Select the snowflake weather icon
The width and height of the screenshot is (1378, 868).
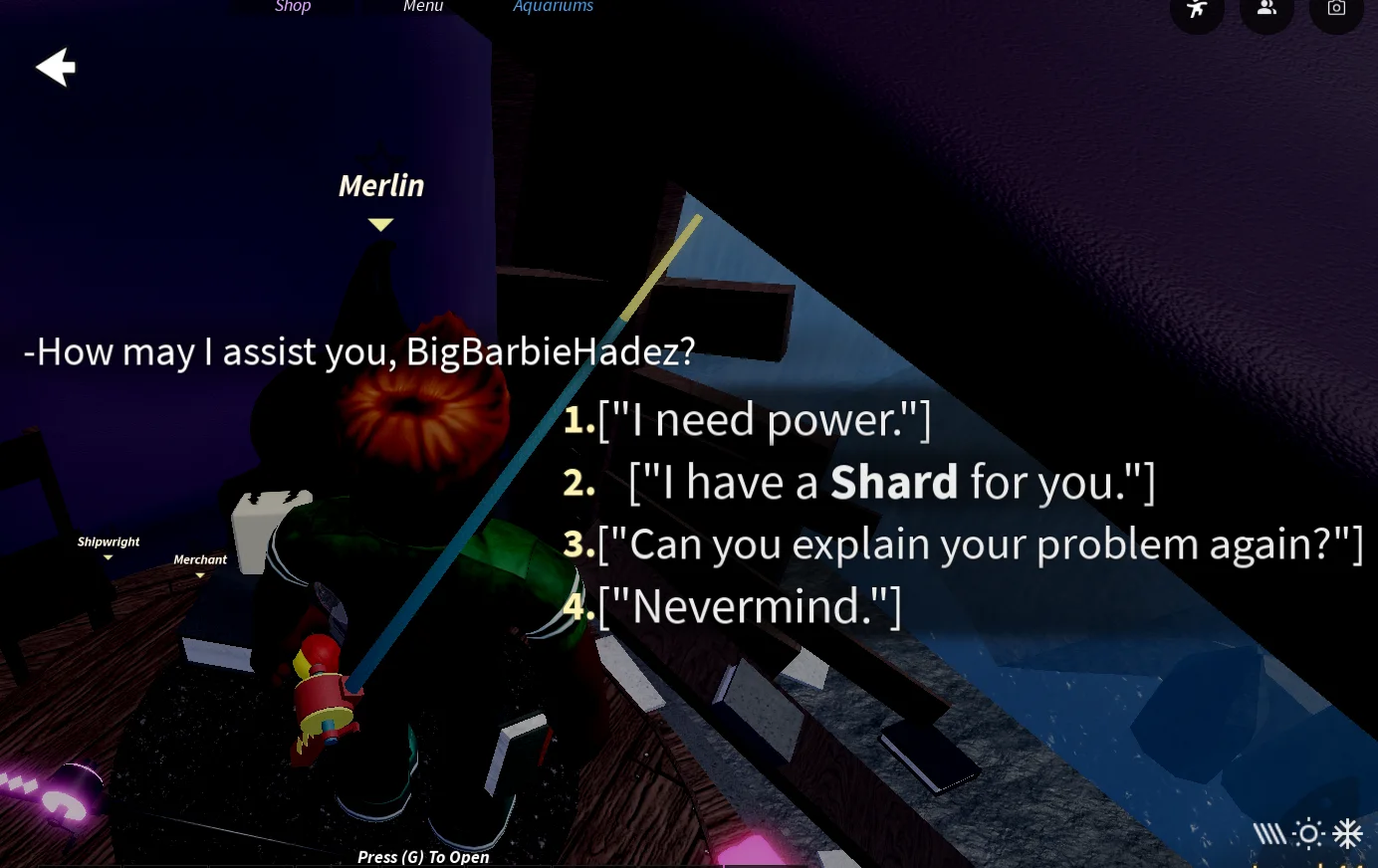[1347, 833]
